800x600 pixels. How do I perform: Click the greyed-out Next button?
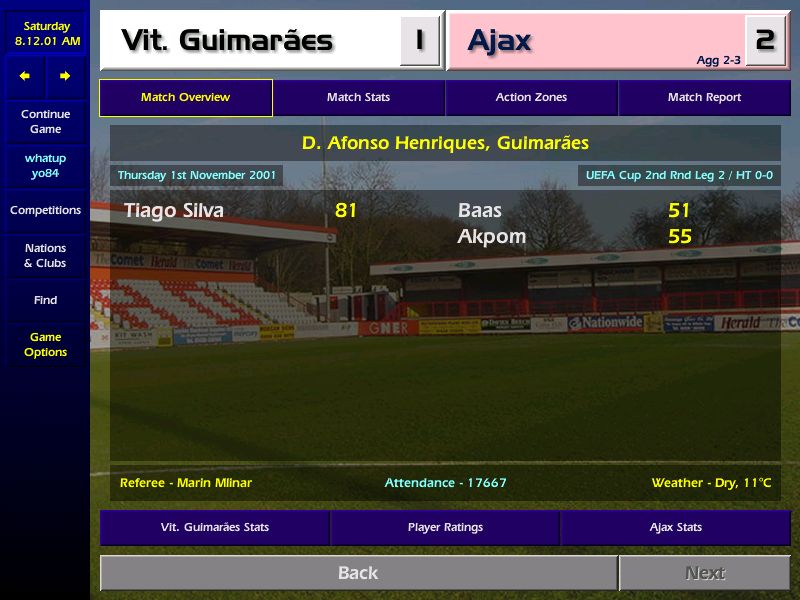704,573
